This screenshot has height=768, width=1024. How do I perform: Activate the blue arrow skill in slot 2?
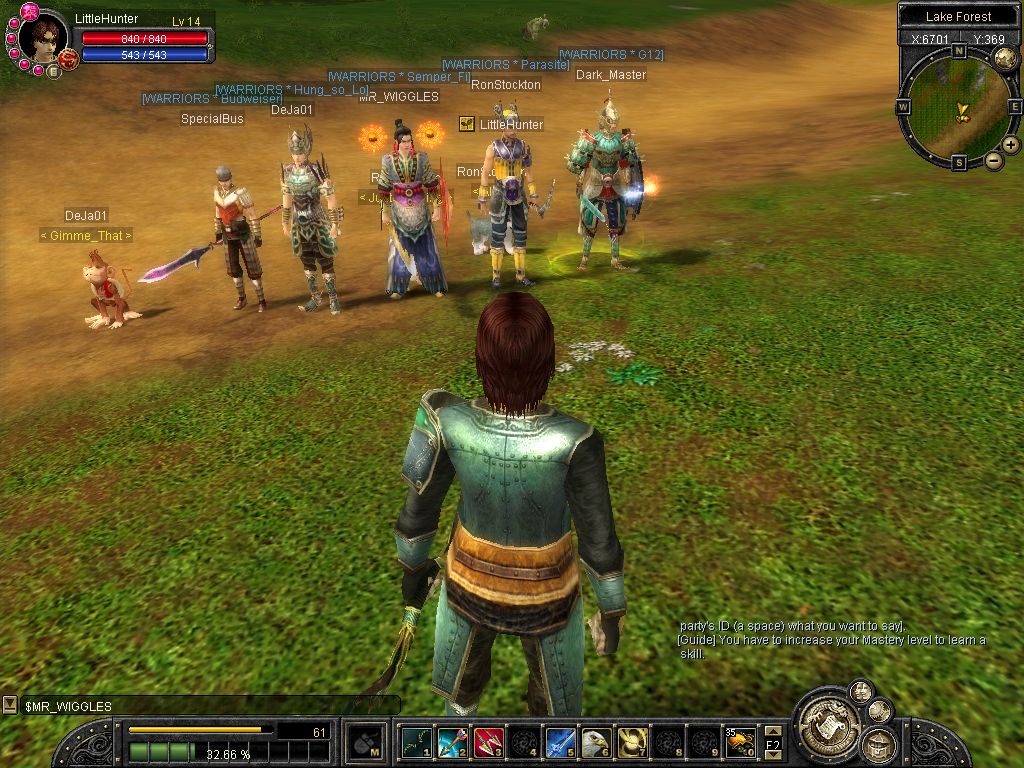[452, 742]
